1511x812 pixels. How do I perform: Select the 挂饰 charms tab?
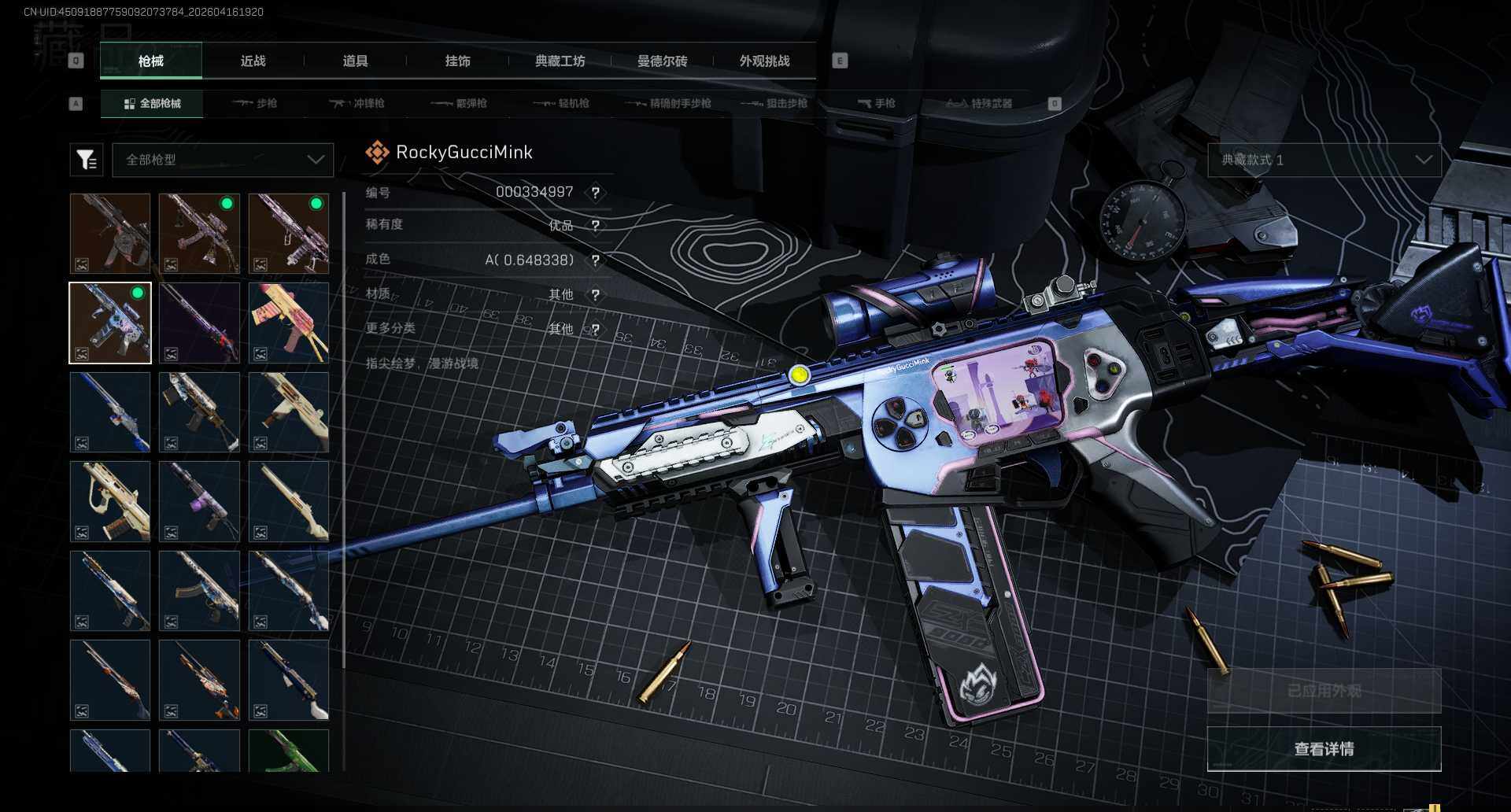[x=457, y=61]
